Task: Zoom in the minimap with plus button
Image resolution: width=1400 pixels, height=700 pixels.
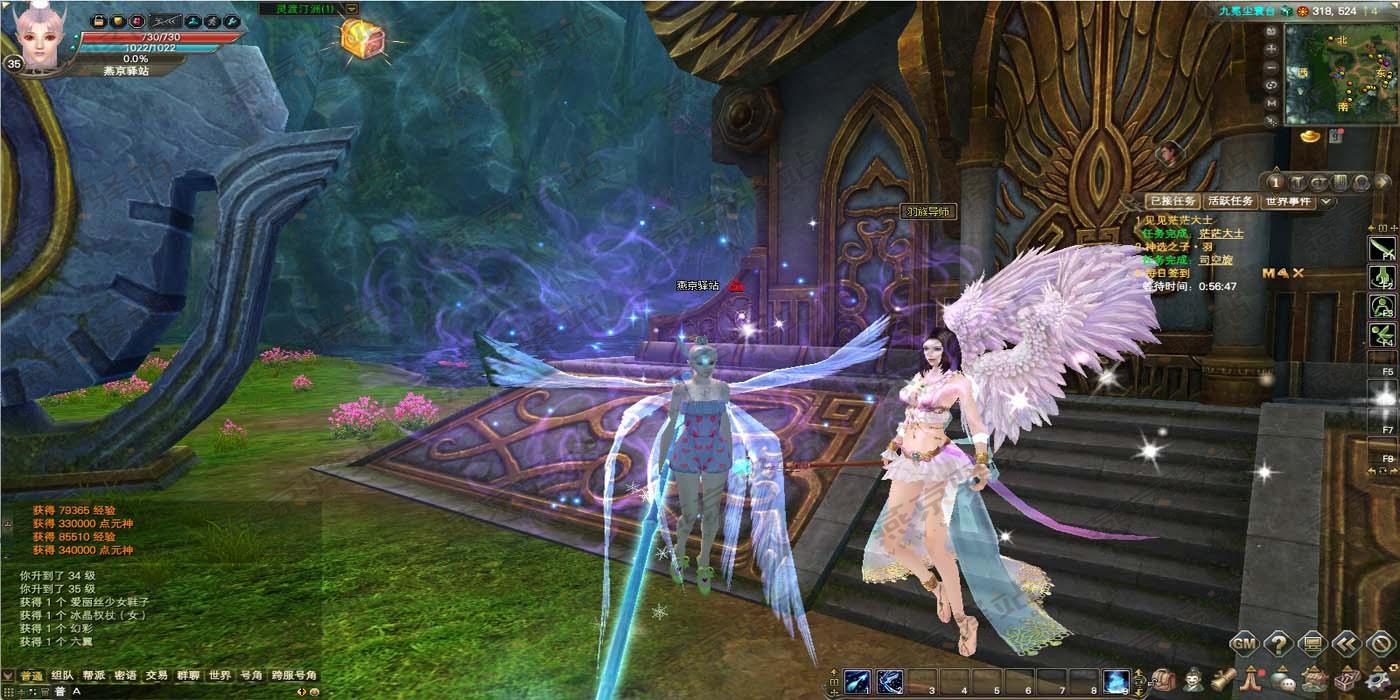Action: coord(1271,48)
